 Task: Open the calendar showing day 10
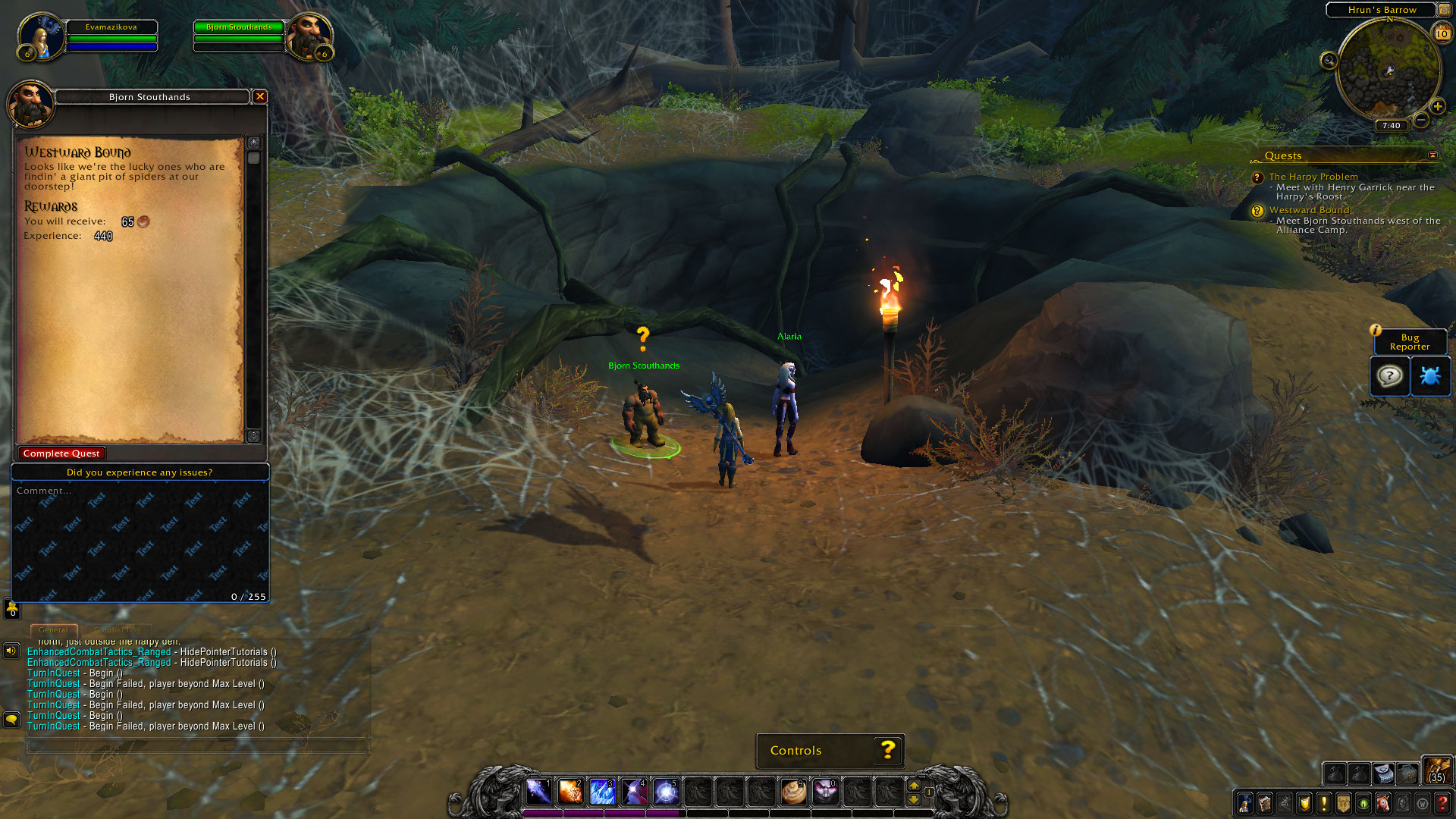point(1442,33)
